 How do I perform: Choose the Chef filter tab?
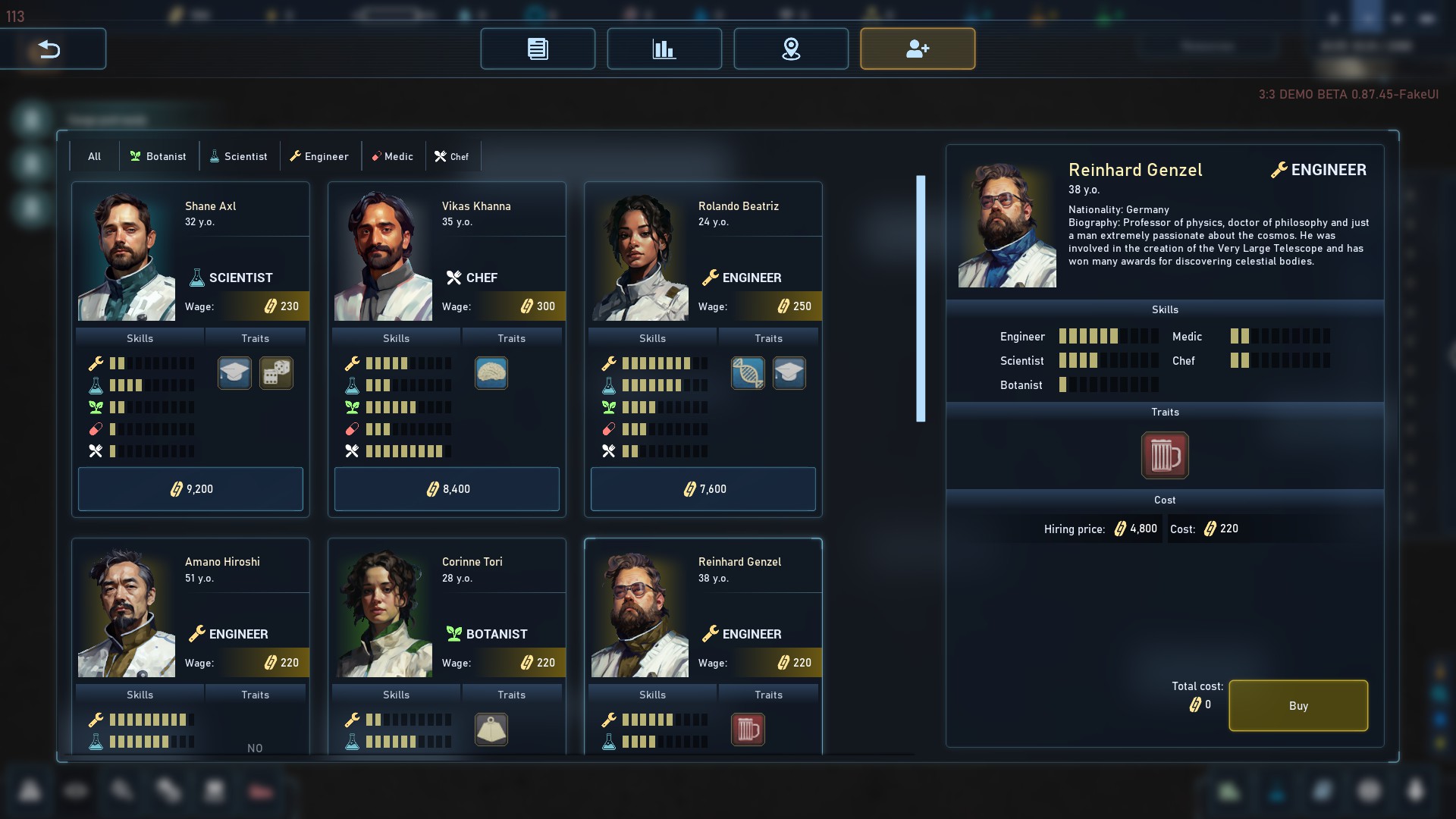452,156
